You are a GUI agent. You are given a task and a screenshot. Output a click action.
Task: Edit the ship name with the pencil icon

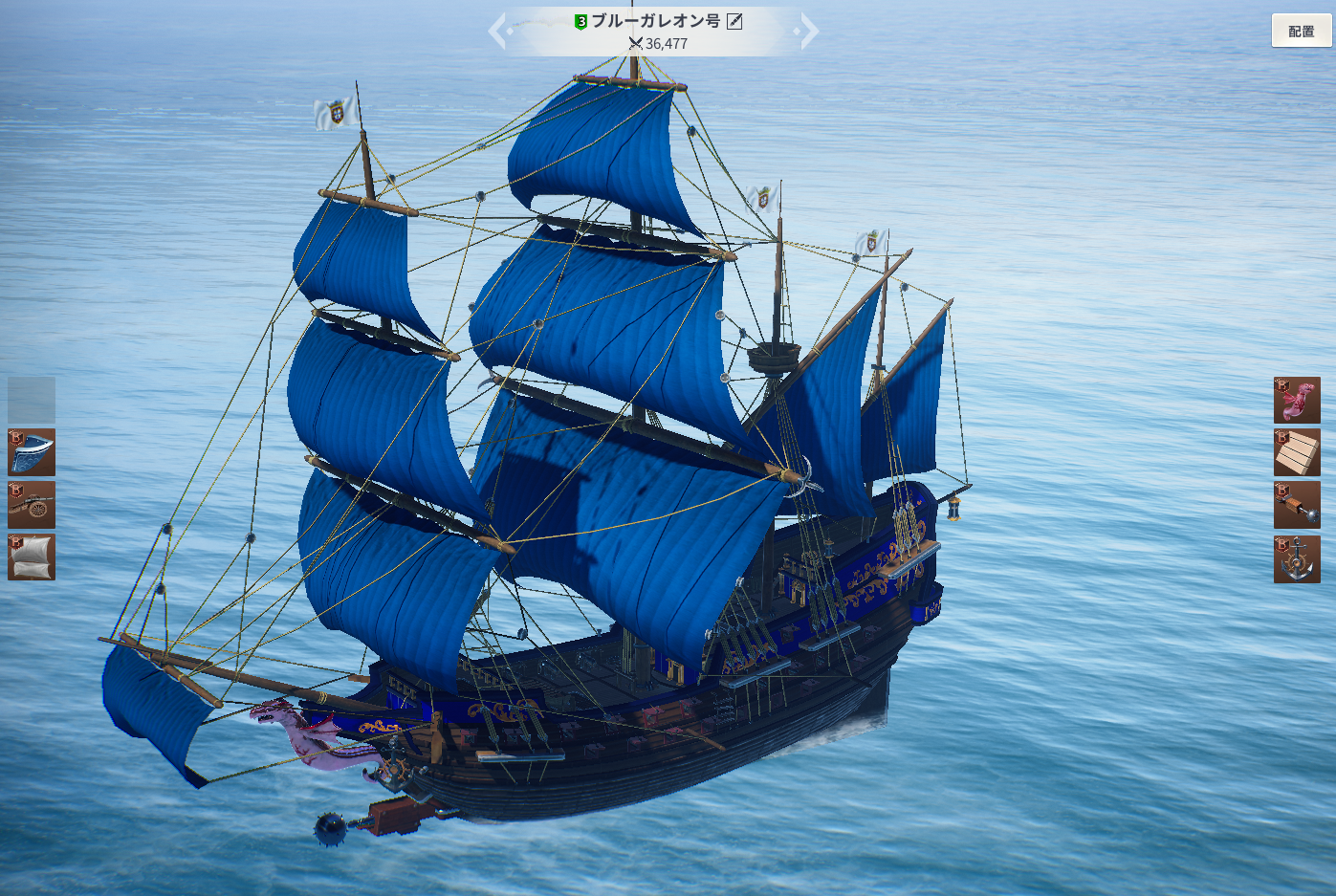tap(734, 21)
